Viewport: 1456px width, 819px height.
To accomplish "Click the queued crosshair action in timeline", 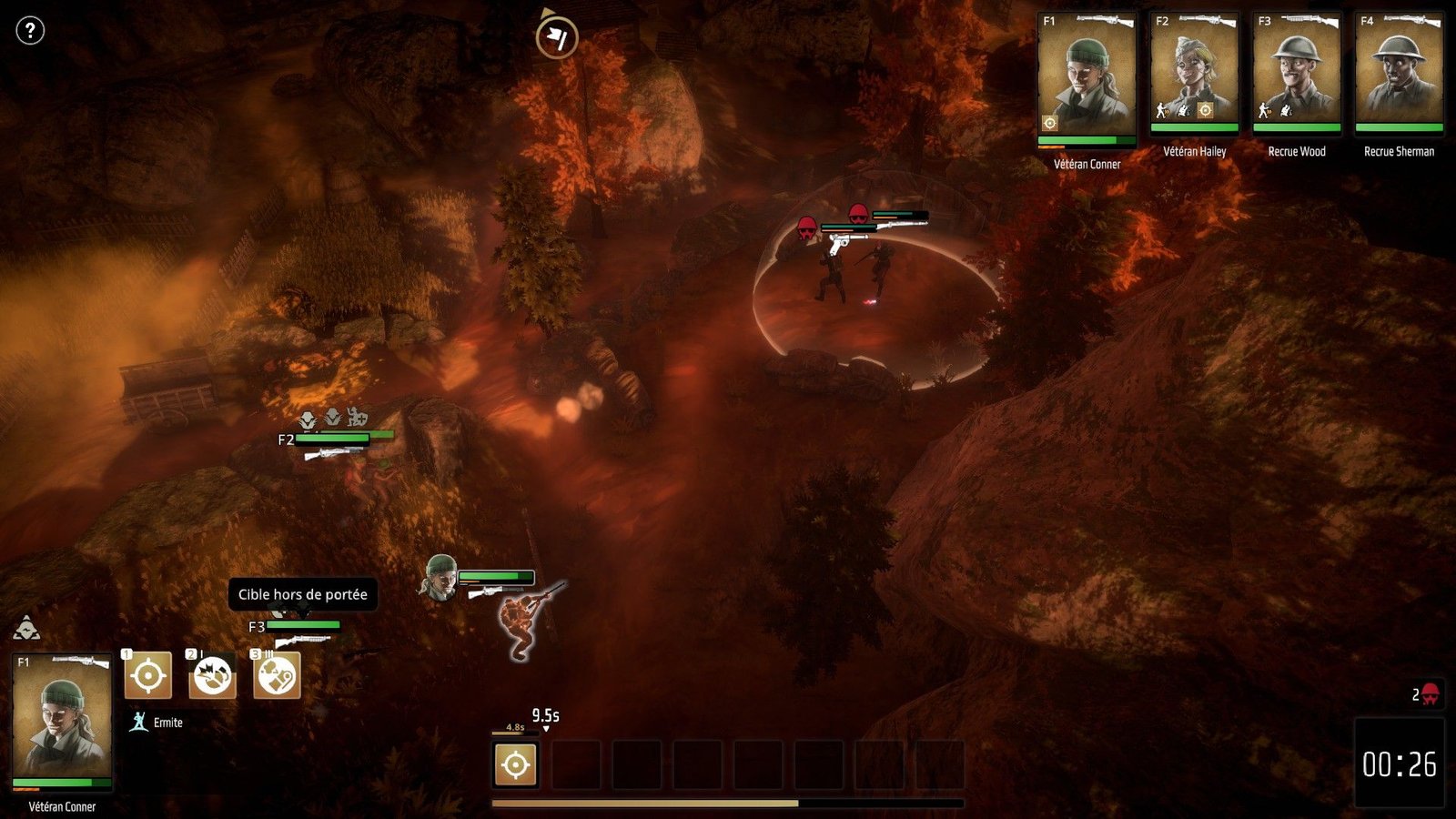I will pyautogui.click(x=515, y=764).
